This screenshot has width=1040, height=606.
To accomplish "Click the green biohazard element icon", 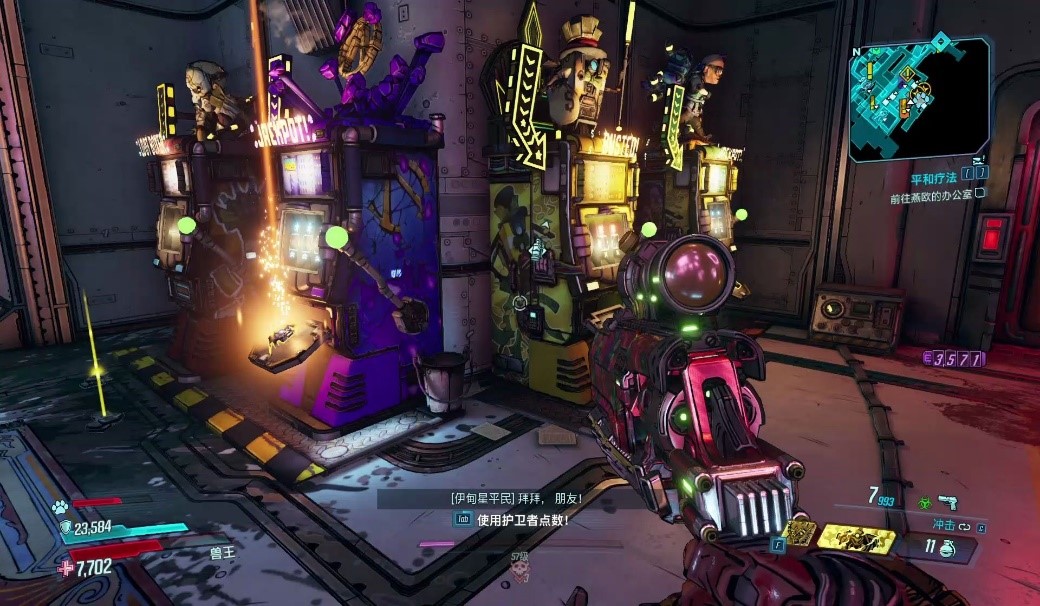I will click(x=924, y=503).
